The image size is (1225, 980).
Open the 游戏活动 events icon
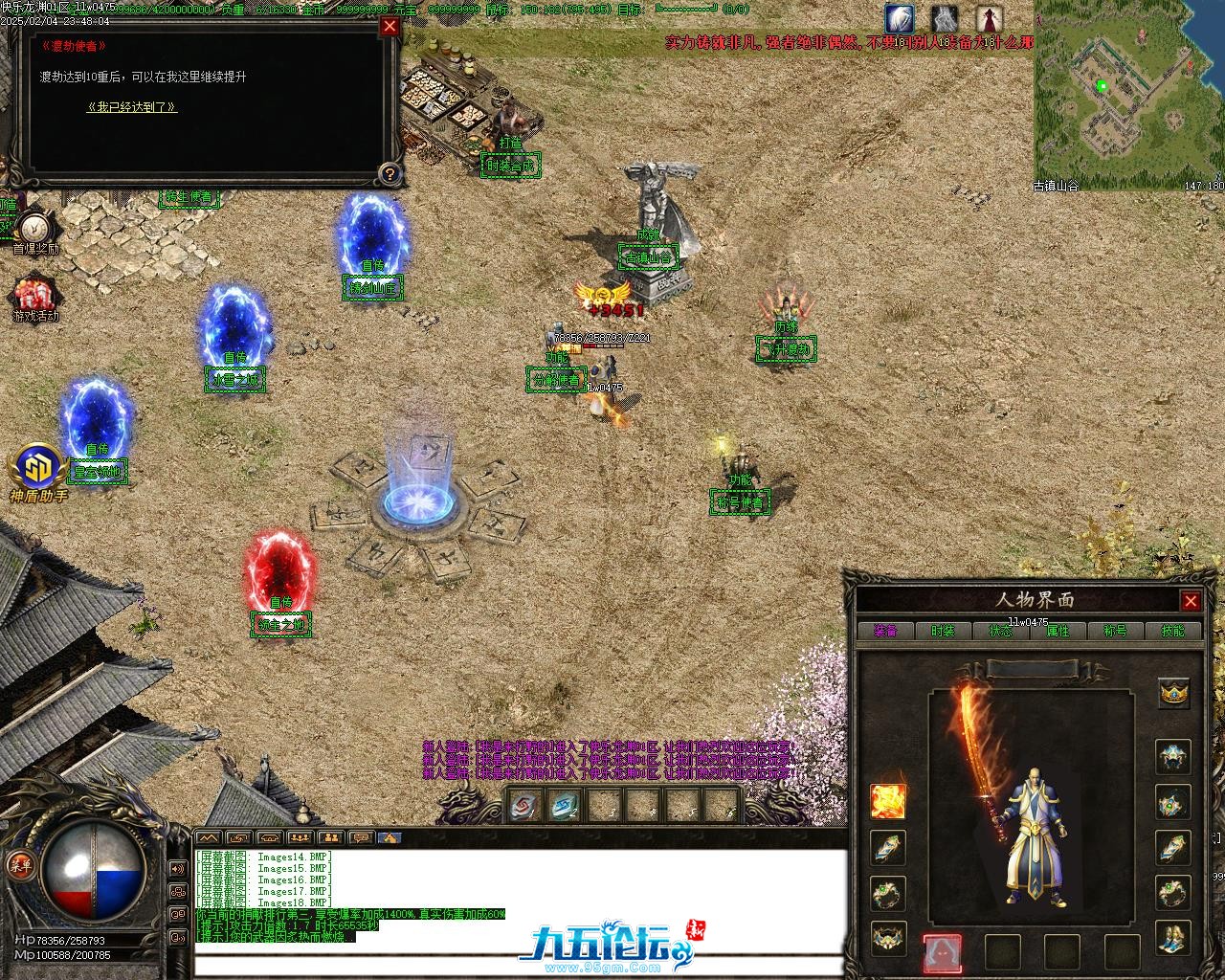pyautogui.click(x=35, y=295)
